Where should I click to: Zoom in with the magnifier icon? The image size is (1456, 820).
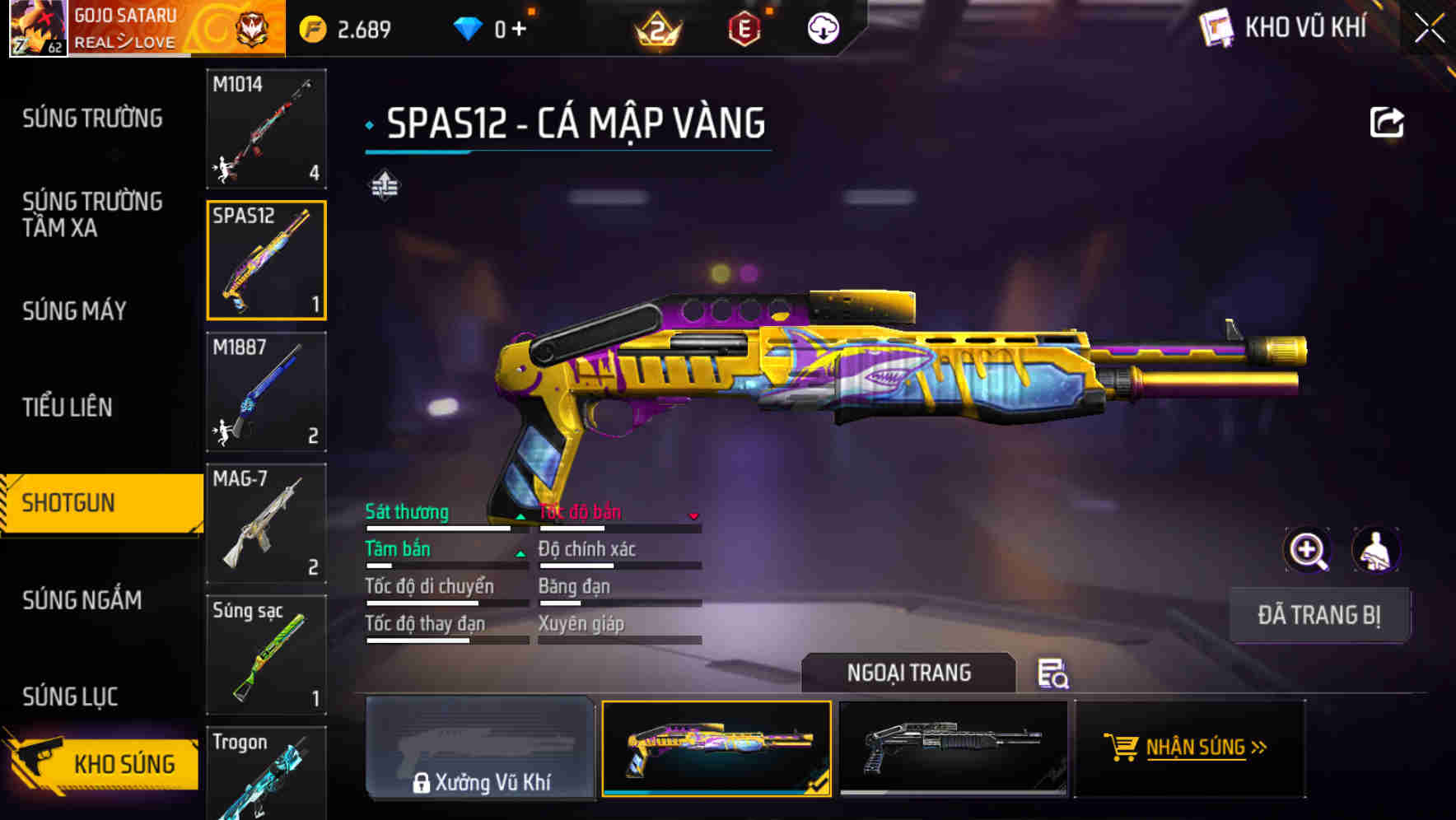coord(1307,550)
